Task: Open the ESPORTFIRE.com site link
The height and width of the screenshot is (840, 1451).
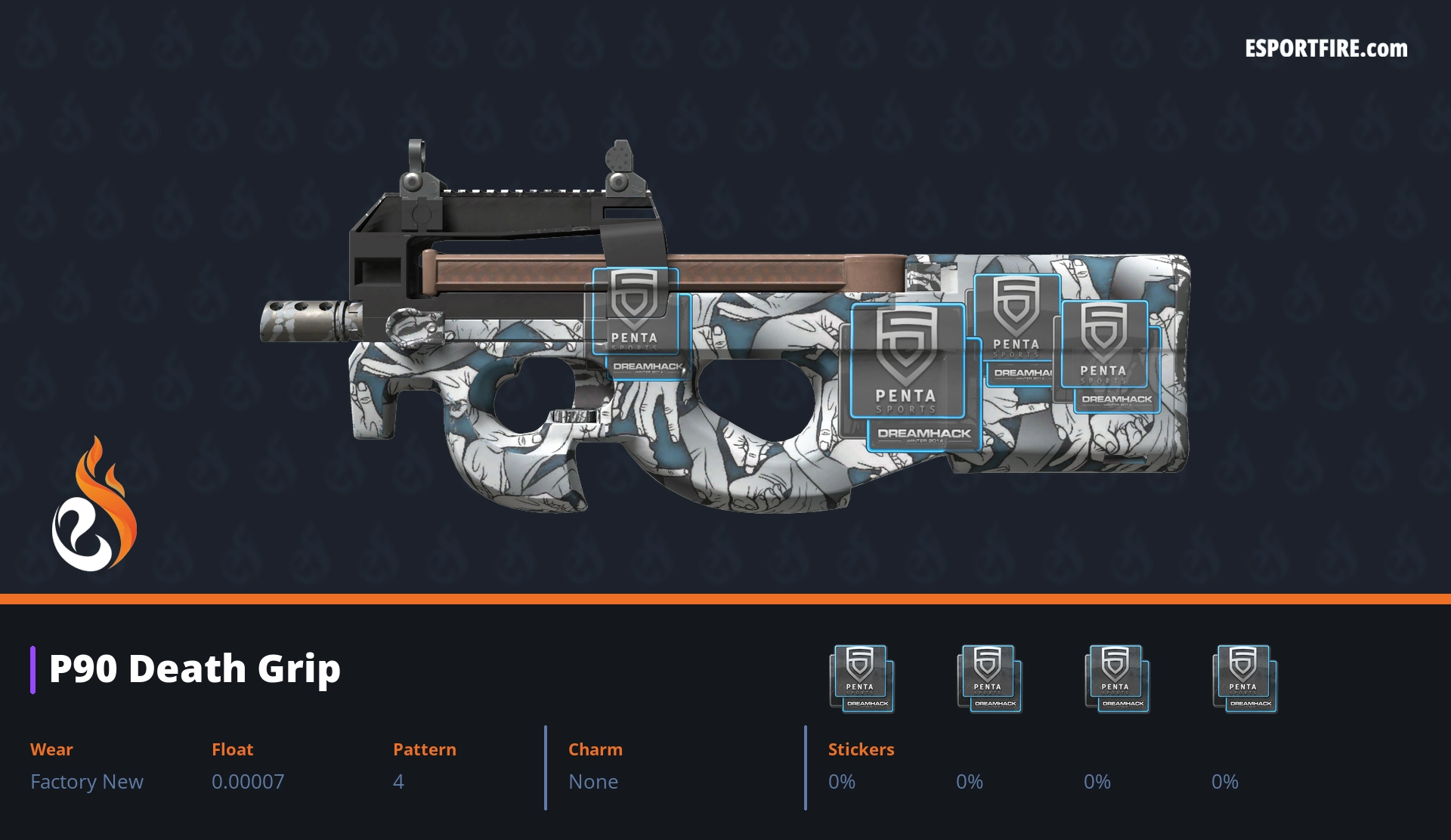Action: click(x=1326, y=49)
